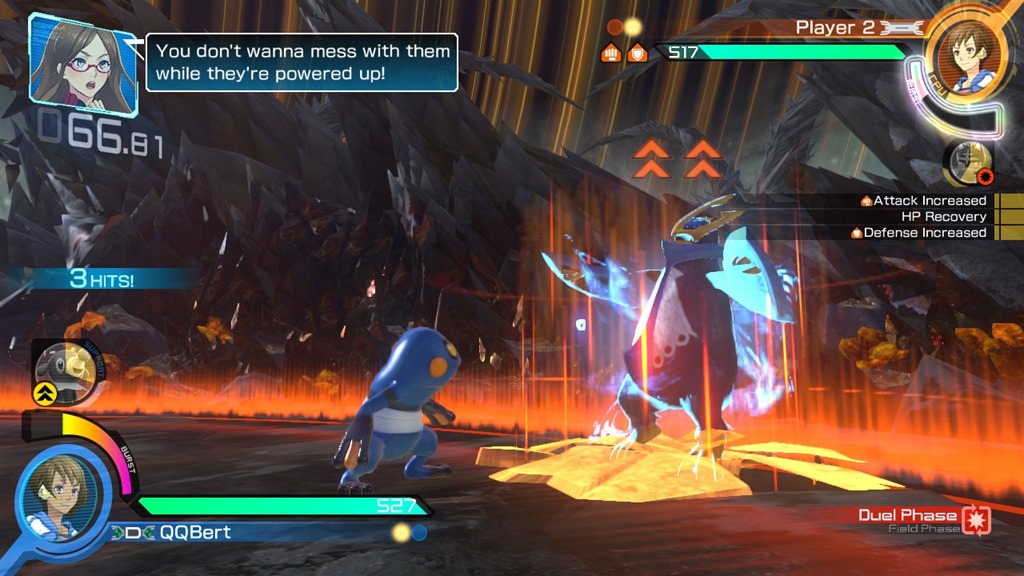Activate your Support Pokémon icon
The height and width of the screenshot is (576, 1024).
coord(67,370)
